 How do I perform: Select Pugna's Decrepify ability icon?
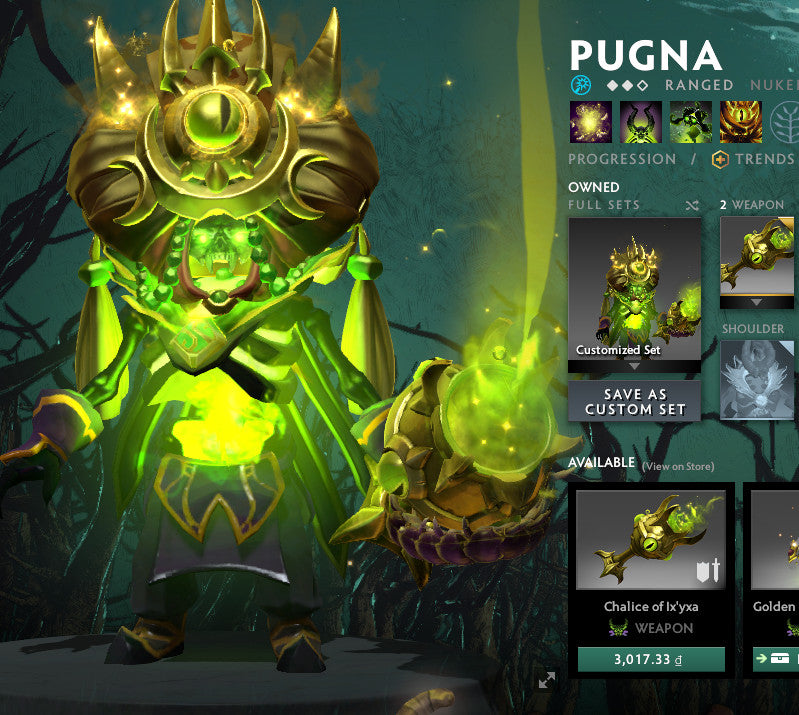pyautogui.click(x=640, y=121)
